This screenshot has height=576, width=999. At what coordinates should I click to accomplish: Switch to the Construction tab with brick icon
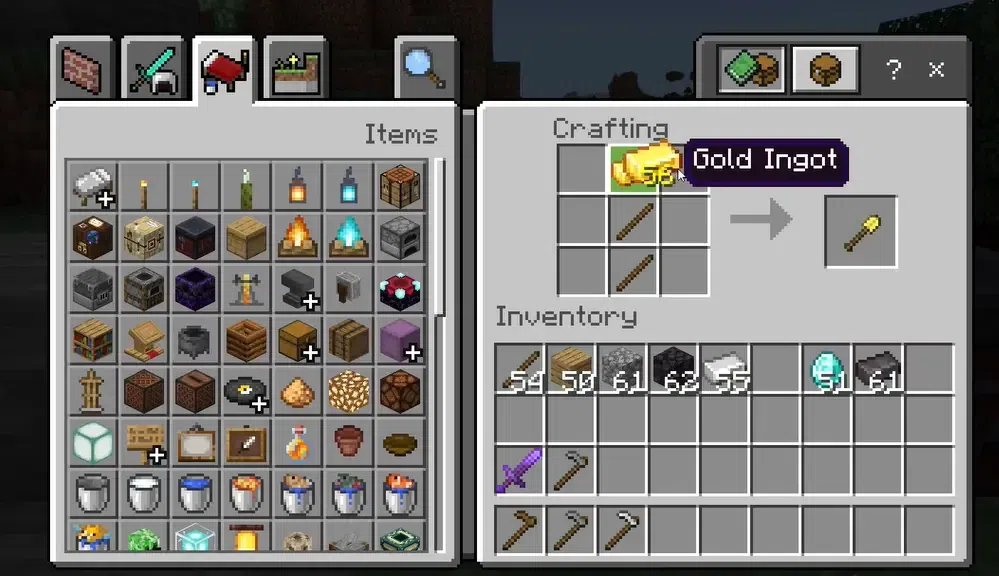tap(84, 69)
